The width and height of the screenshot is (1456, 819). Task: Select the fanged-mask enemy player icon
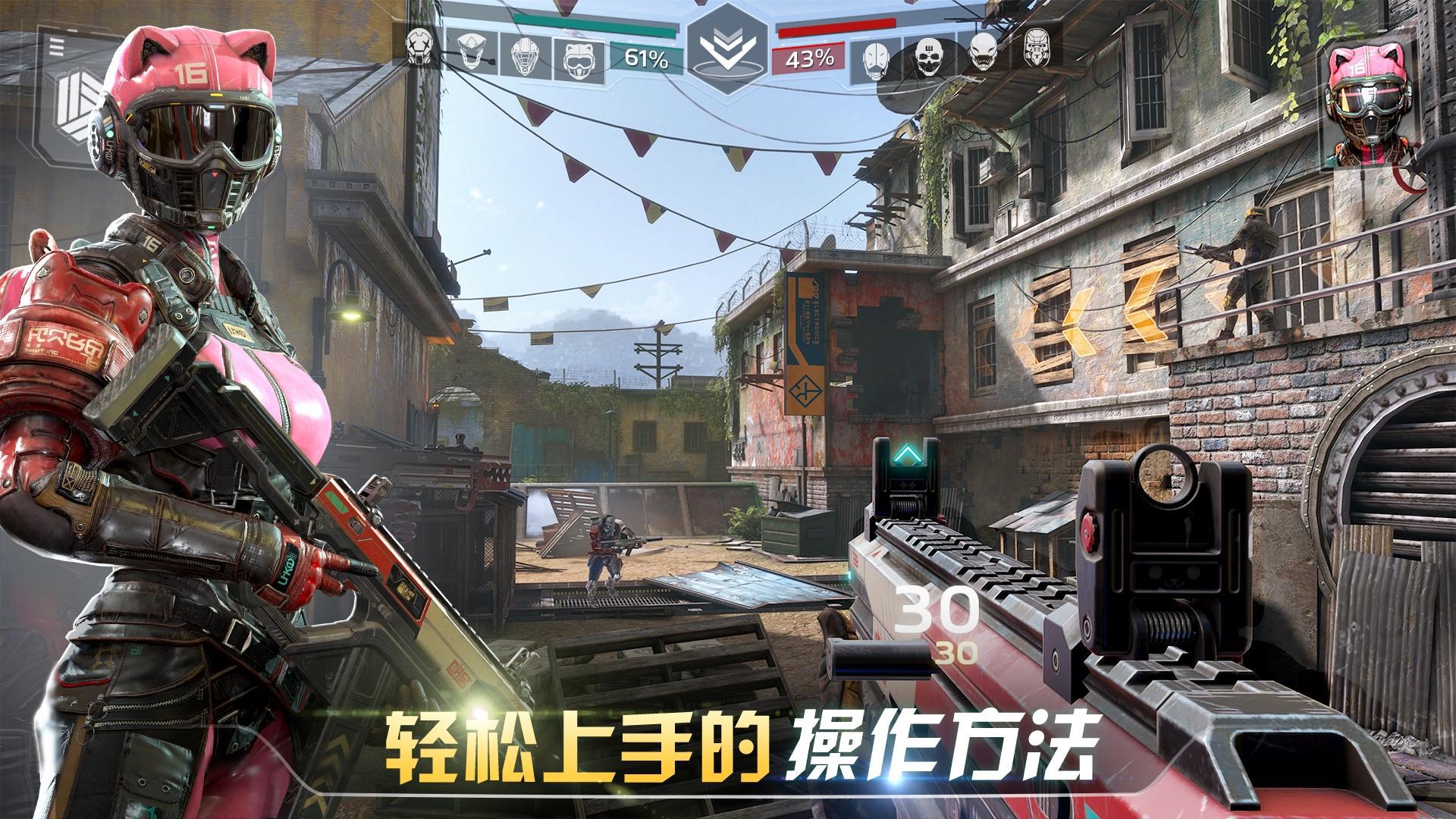(984, 53)
